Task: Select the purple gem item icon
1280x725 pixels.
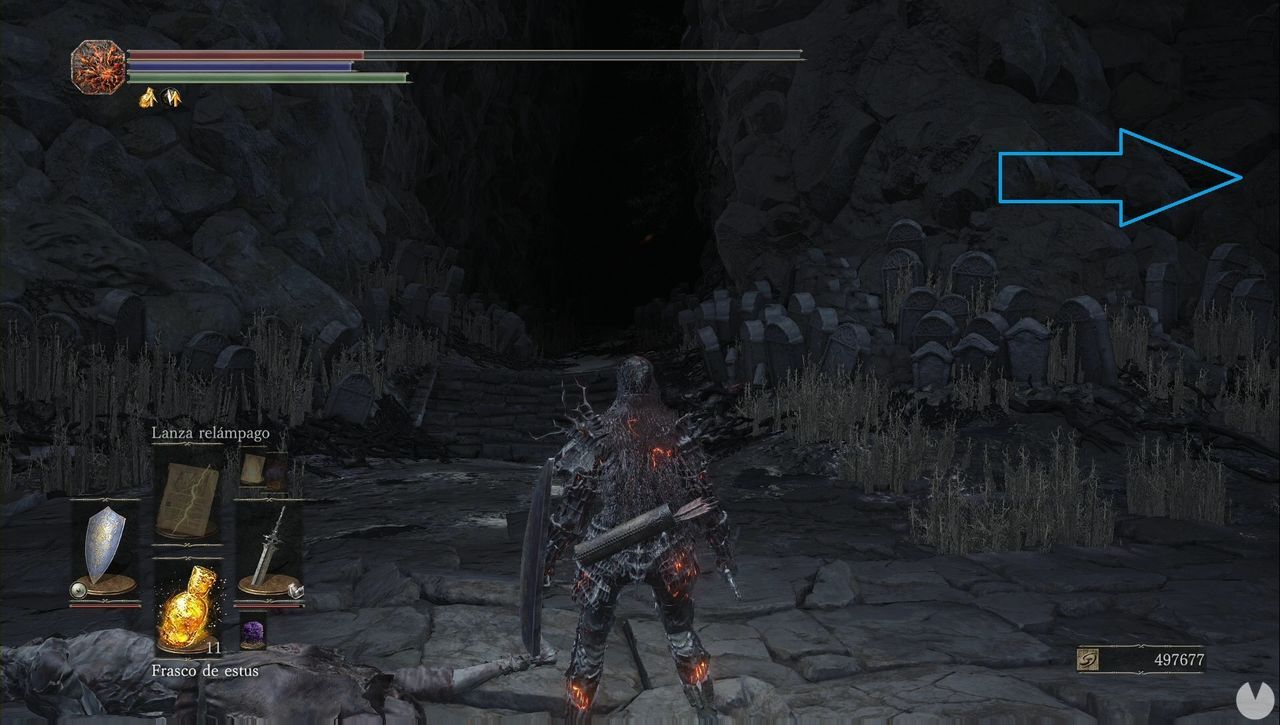Action: (253, 630)
